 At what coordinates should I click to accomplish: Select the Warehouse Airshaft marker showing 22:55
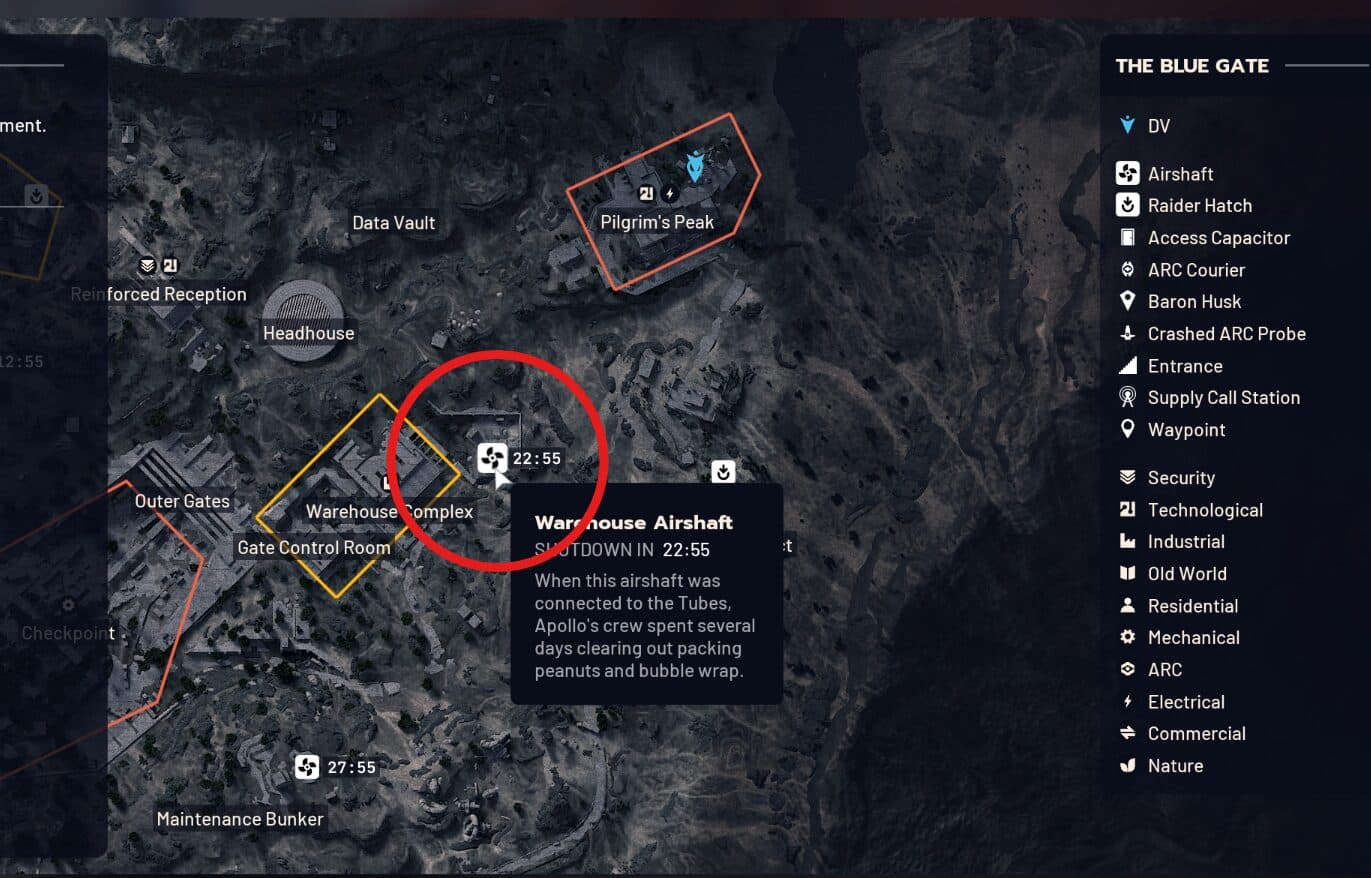coord(490,458)
